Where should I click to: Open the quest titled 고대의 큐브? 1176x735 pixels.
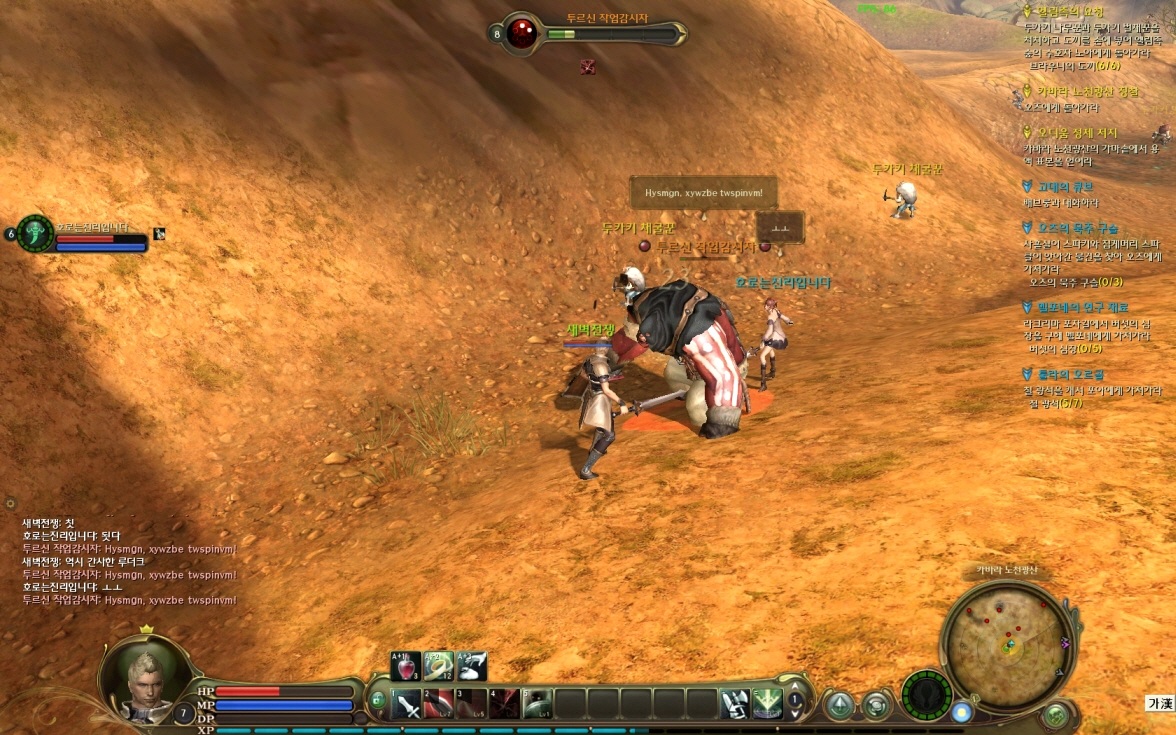click(1065, 187)
